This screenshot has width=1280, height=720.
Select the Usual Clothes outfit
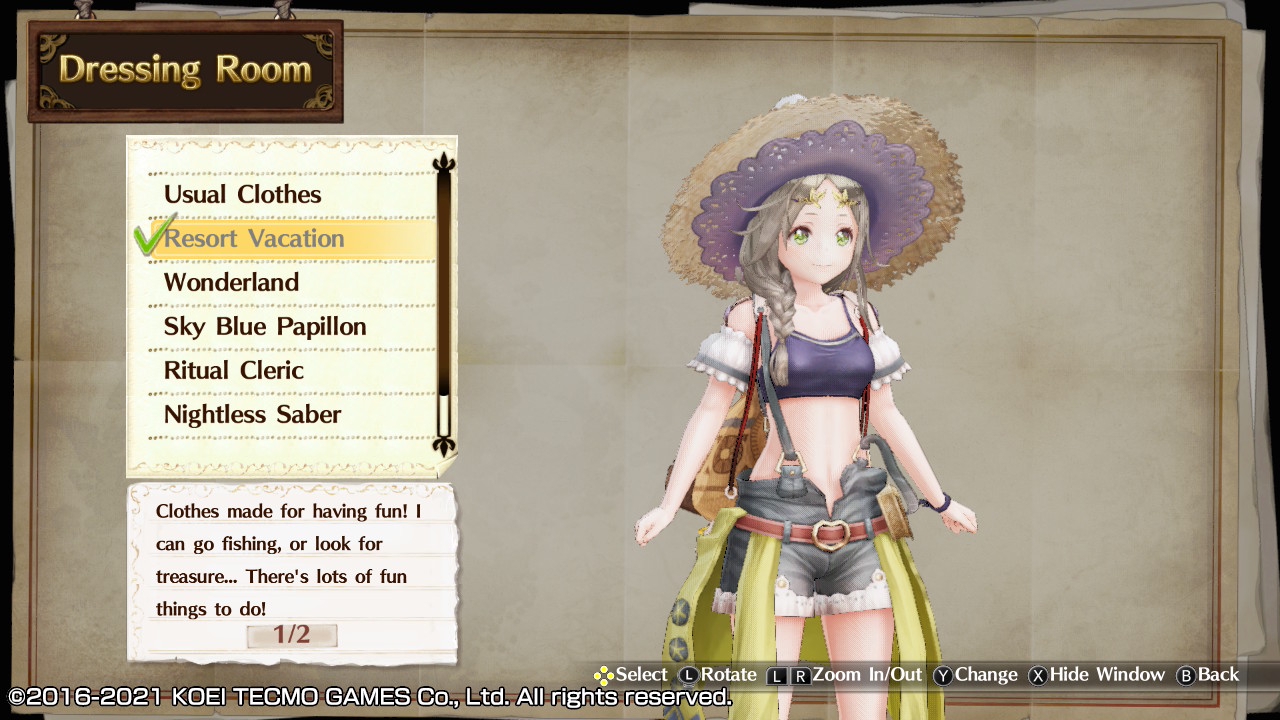click(243, 194)
